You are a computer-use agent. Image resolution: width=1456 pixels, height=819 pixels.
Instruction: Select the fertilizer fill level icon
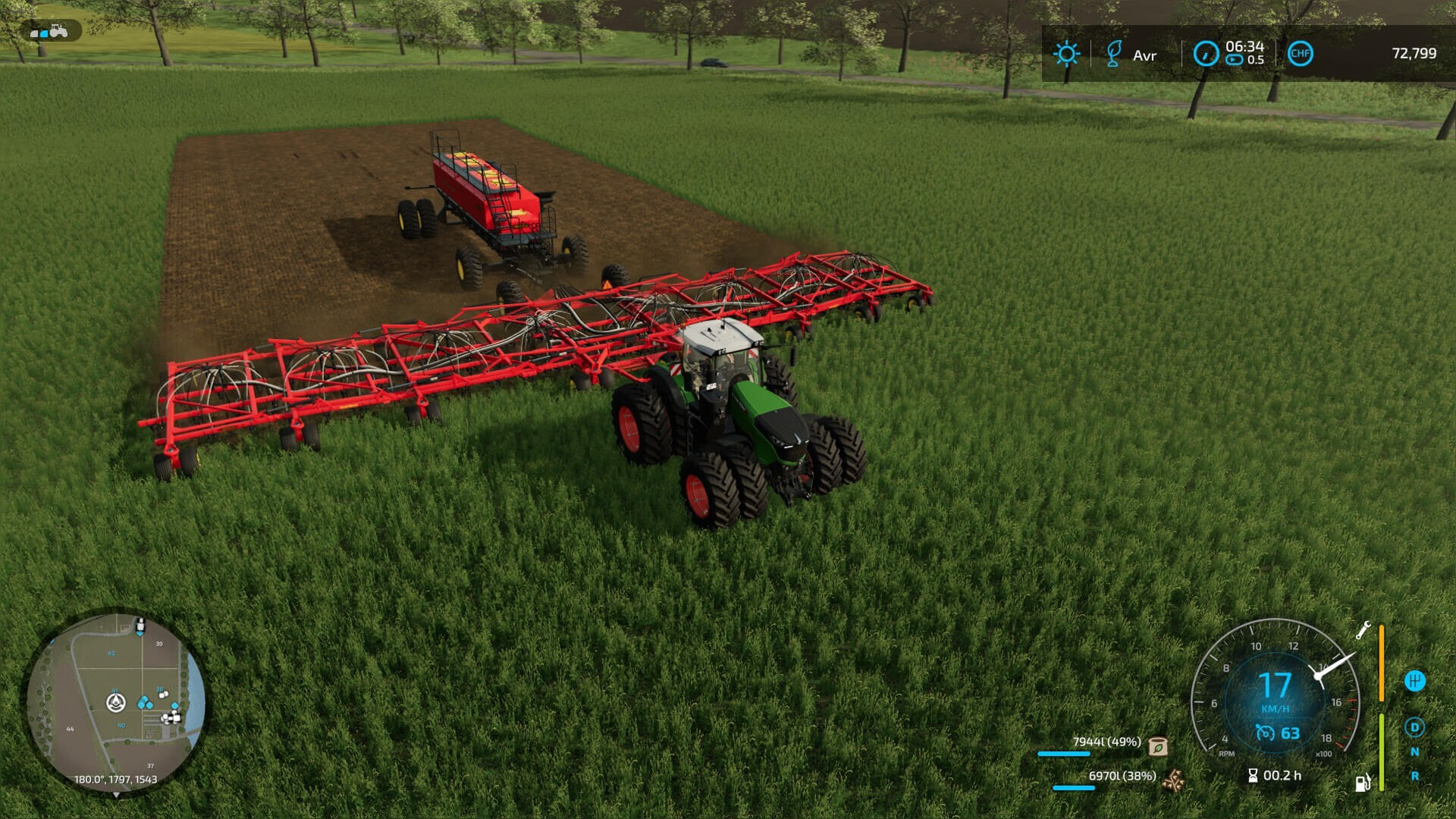(1173, 779)
